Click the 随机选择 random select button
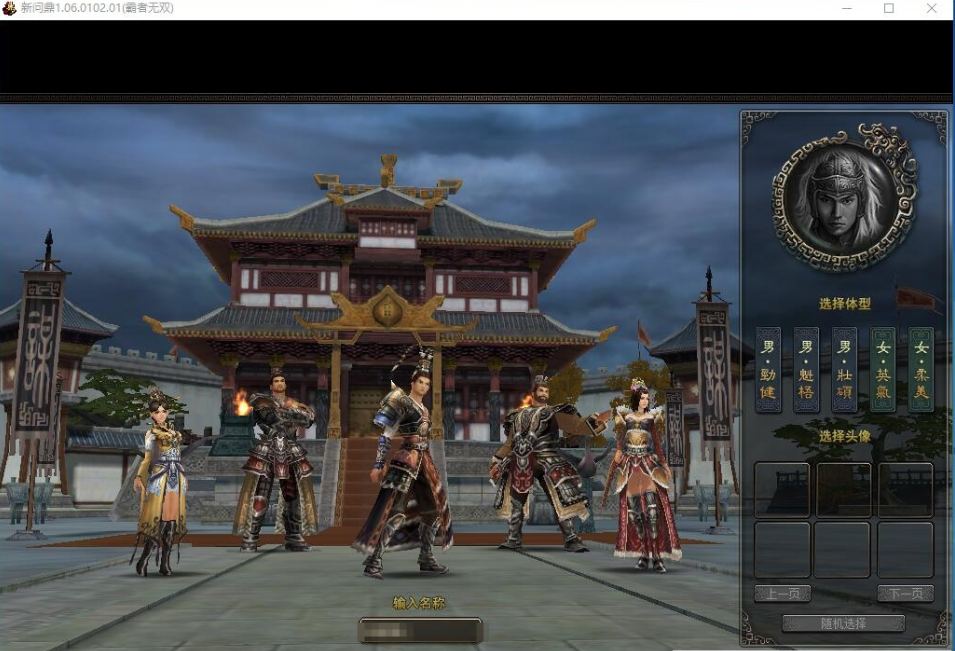Image resolution: width=955 pixels, height=651 pixels. [843, 623]
